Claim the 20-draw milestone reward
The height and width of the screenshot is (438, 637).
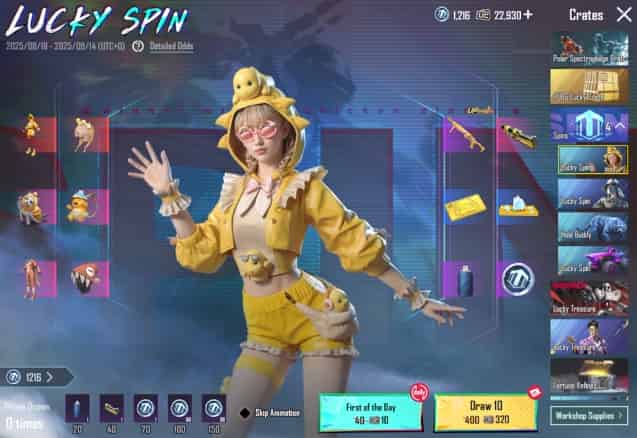pyautogui.click(x=79, y=407)
